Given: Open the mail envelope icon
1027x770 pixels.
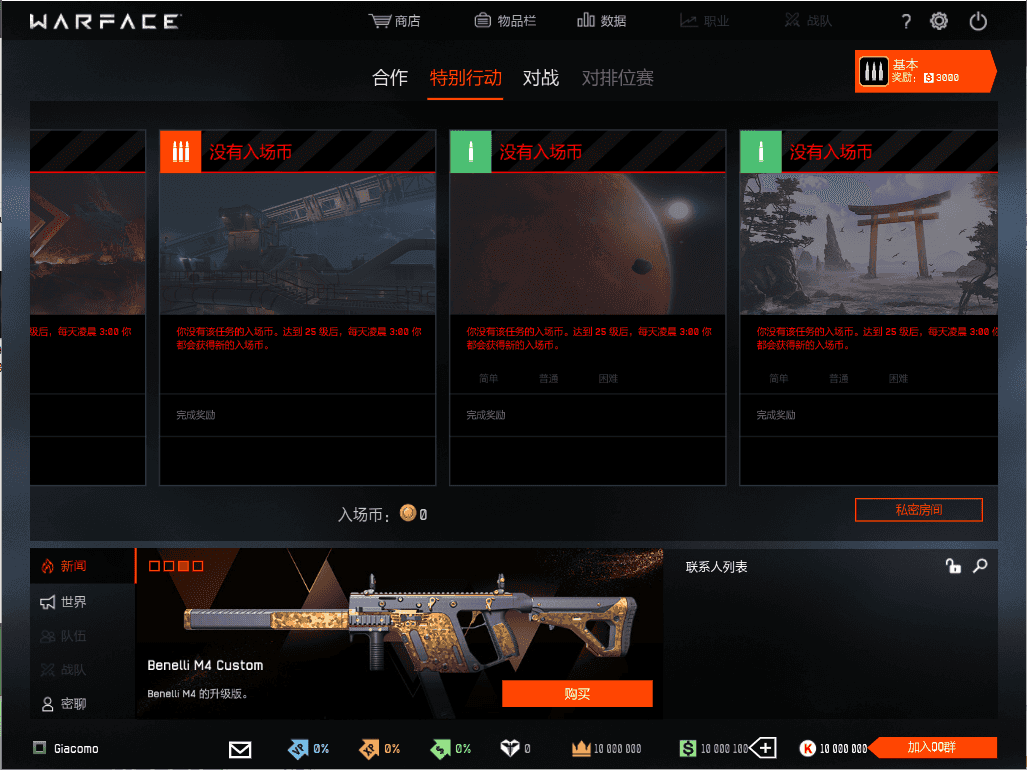Looking at the screenshot, I should point(240,748).
